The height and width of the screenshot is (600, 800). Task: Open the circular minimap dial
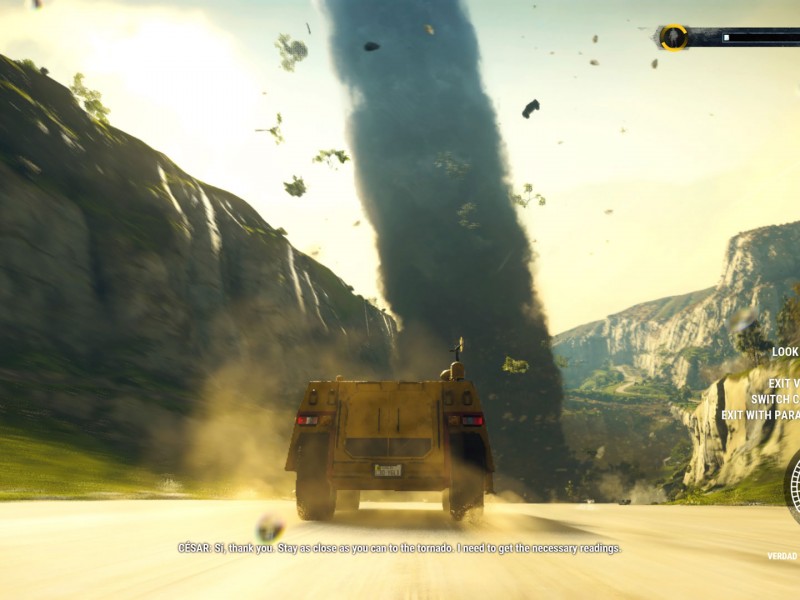click(x=794, y=486)
